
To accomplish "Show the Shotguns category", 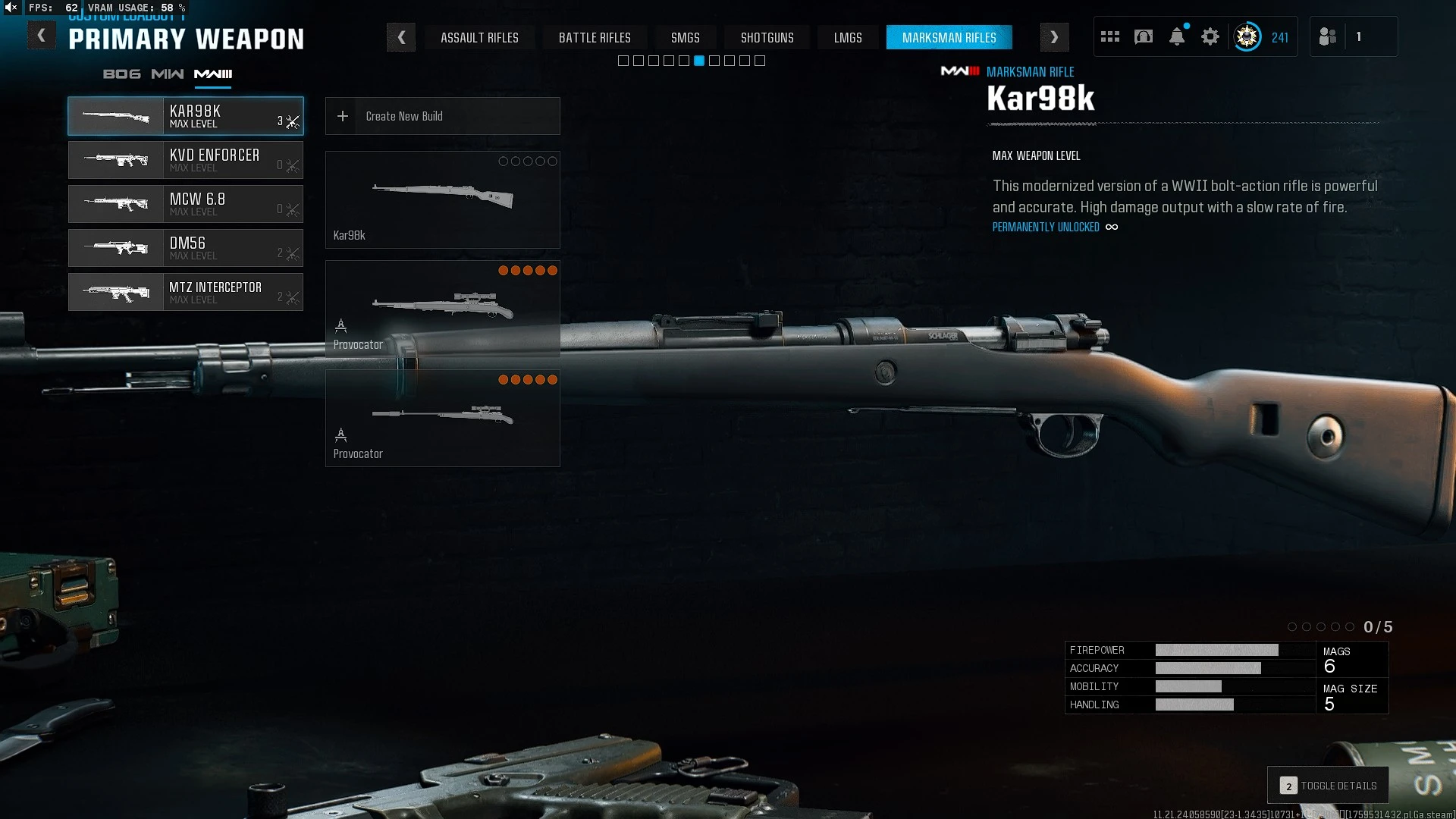I will 767,38.
